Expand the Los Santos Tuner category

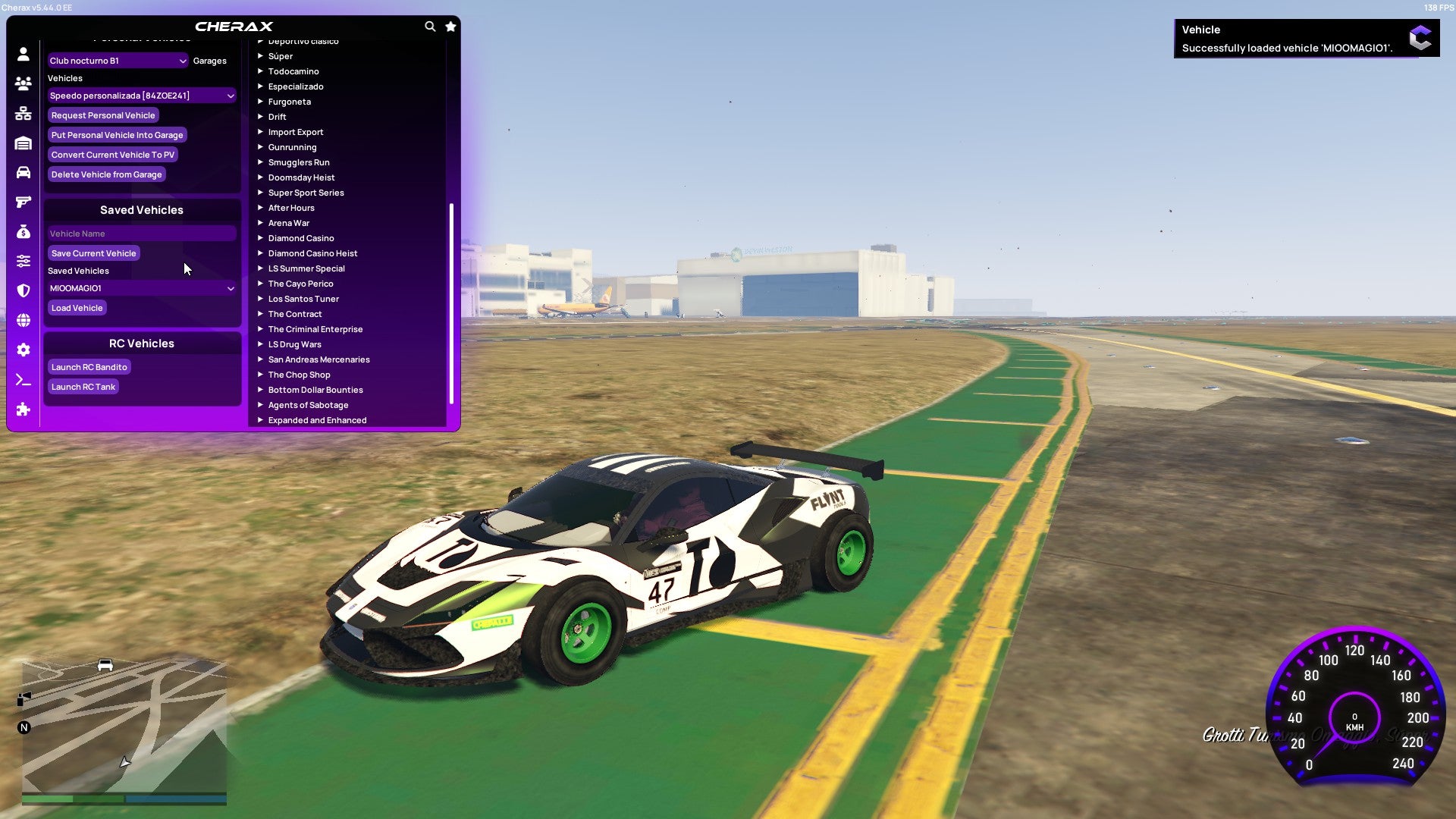[303, 298]
